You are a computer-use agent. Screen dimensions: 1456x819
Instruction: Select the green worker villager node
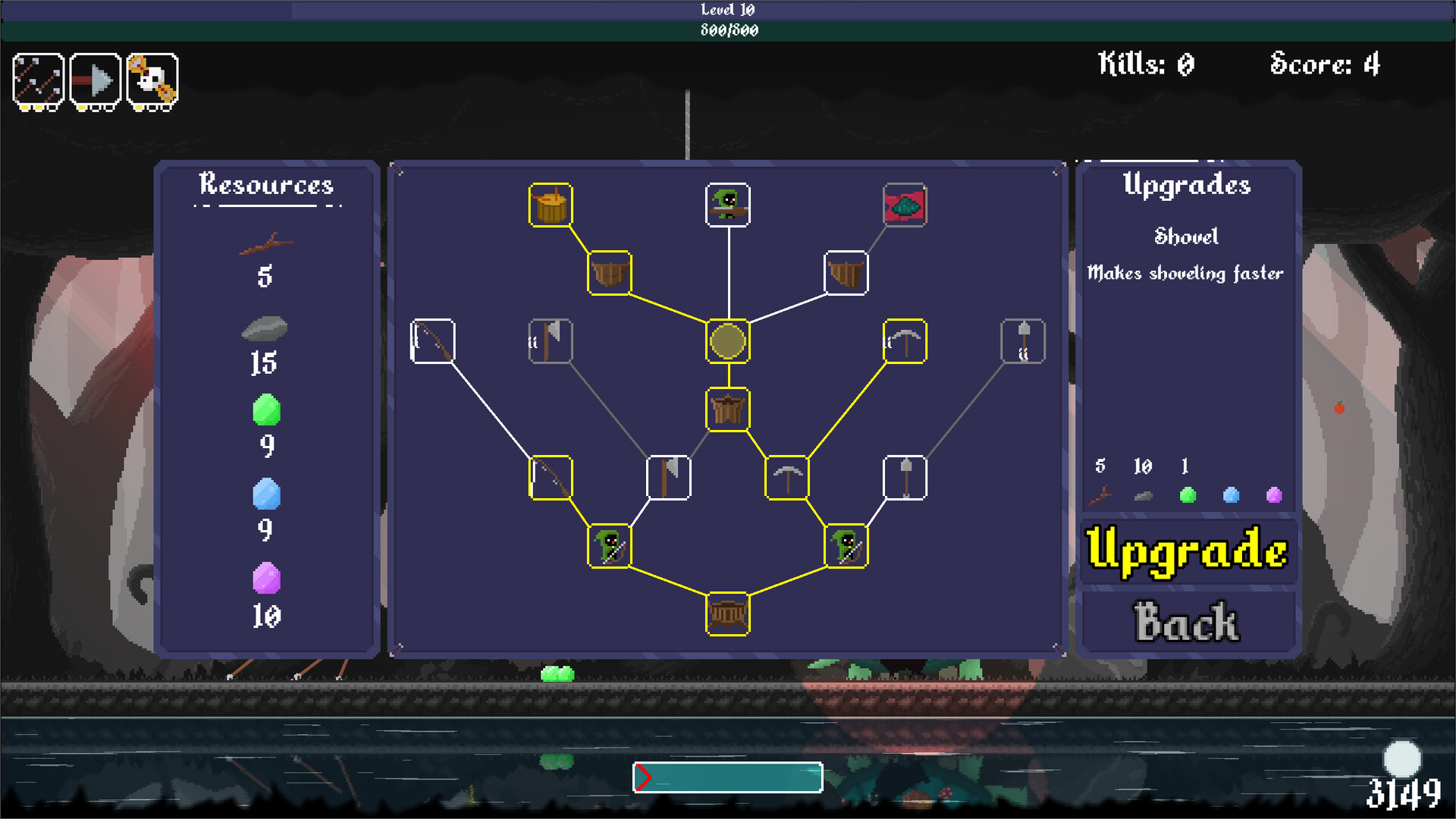pyautogui.click(x=726, y=206)
